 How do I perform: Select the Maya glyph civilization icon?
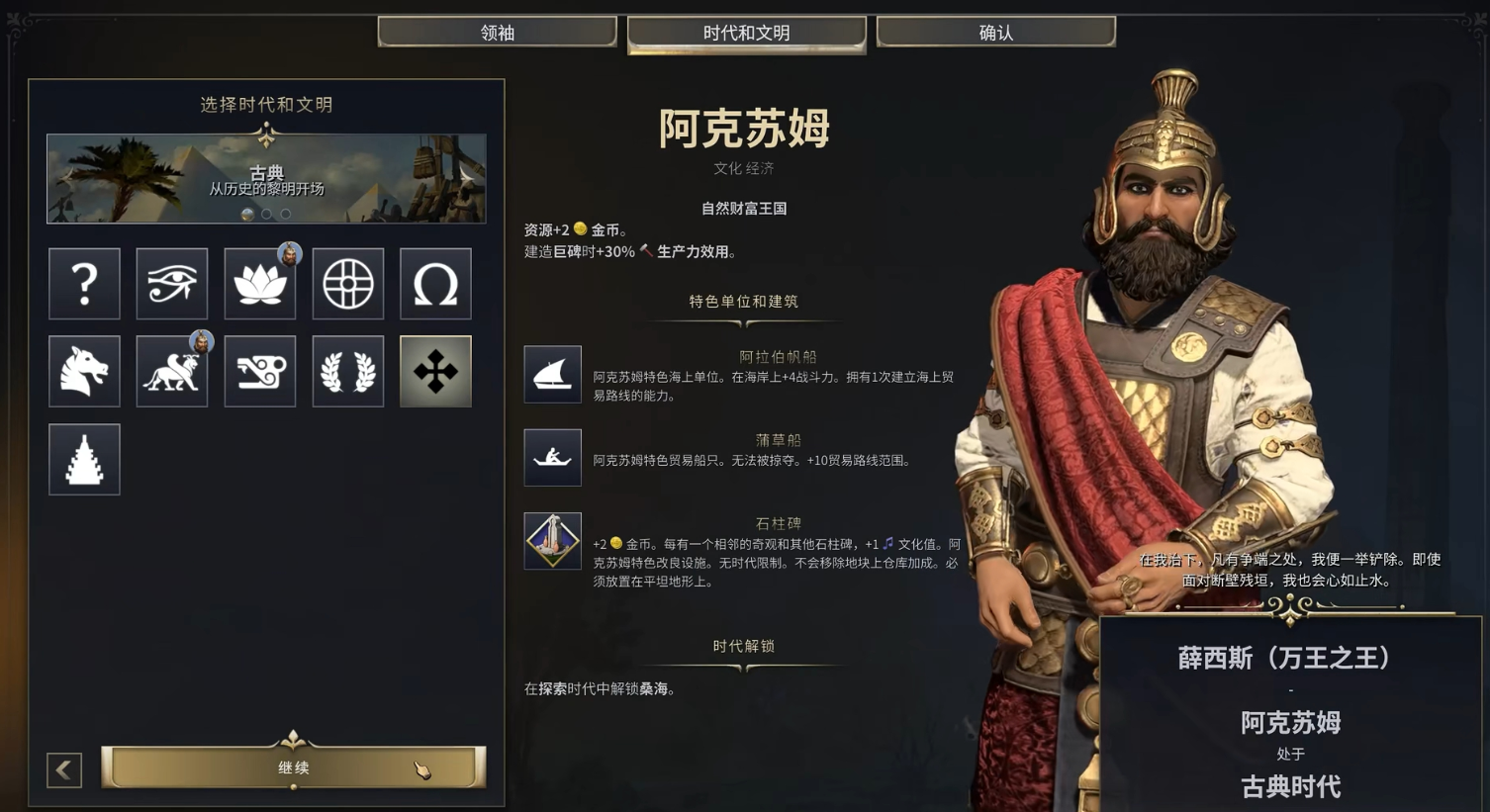point(259,371)
